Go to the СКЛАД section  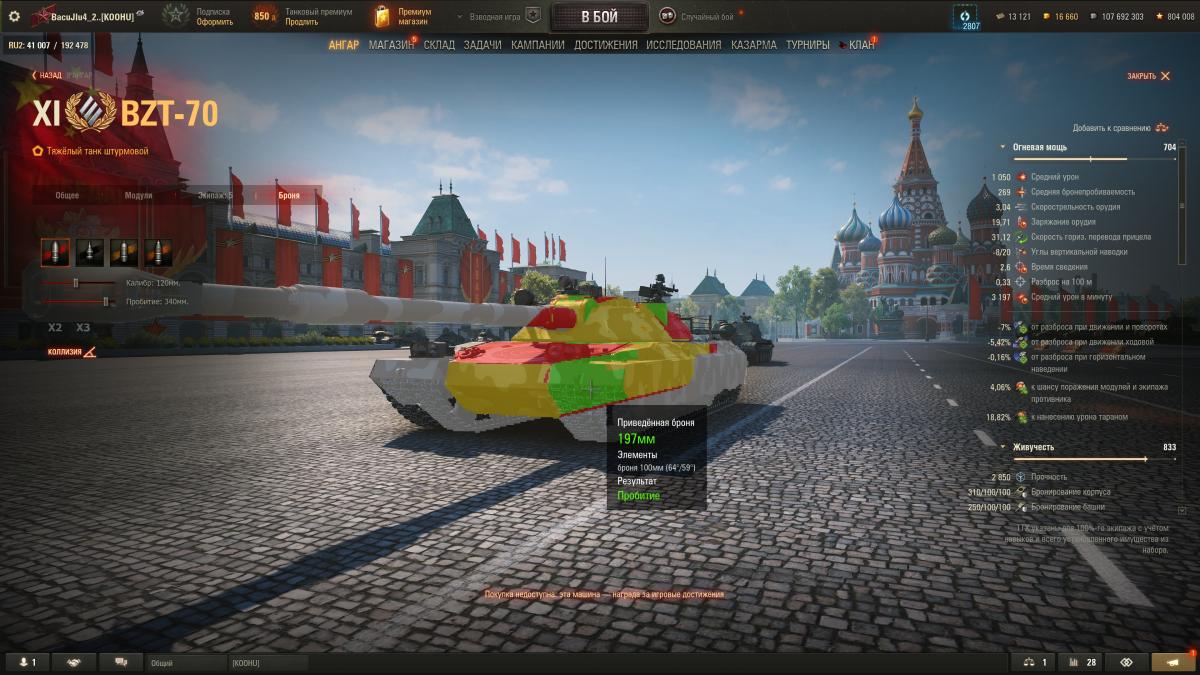[440, 45]
